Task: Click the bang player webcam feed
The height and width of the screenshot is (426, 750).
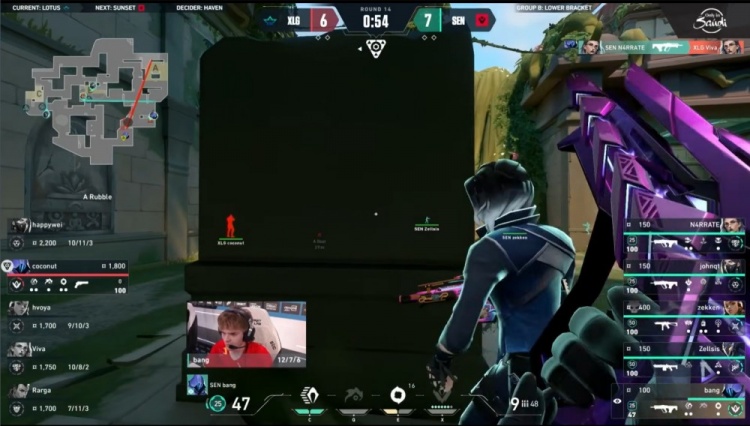Action: point(246,334)
